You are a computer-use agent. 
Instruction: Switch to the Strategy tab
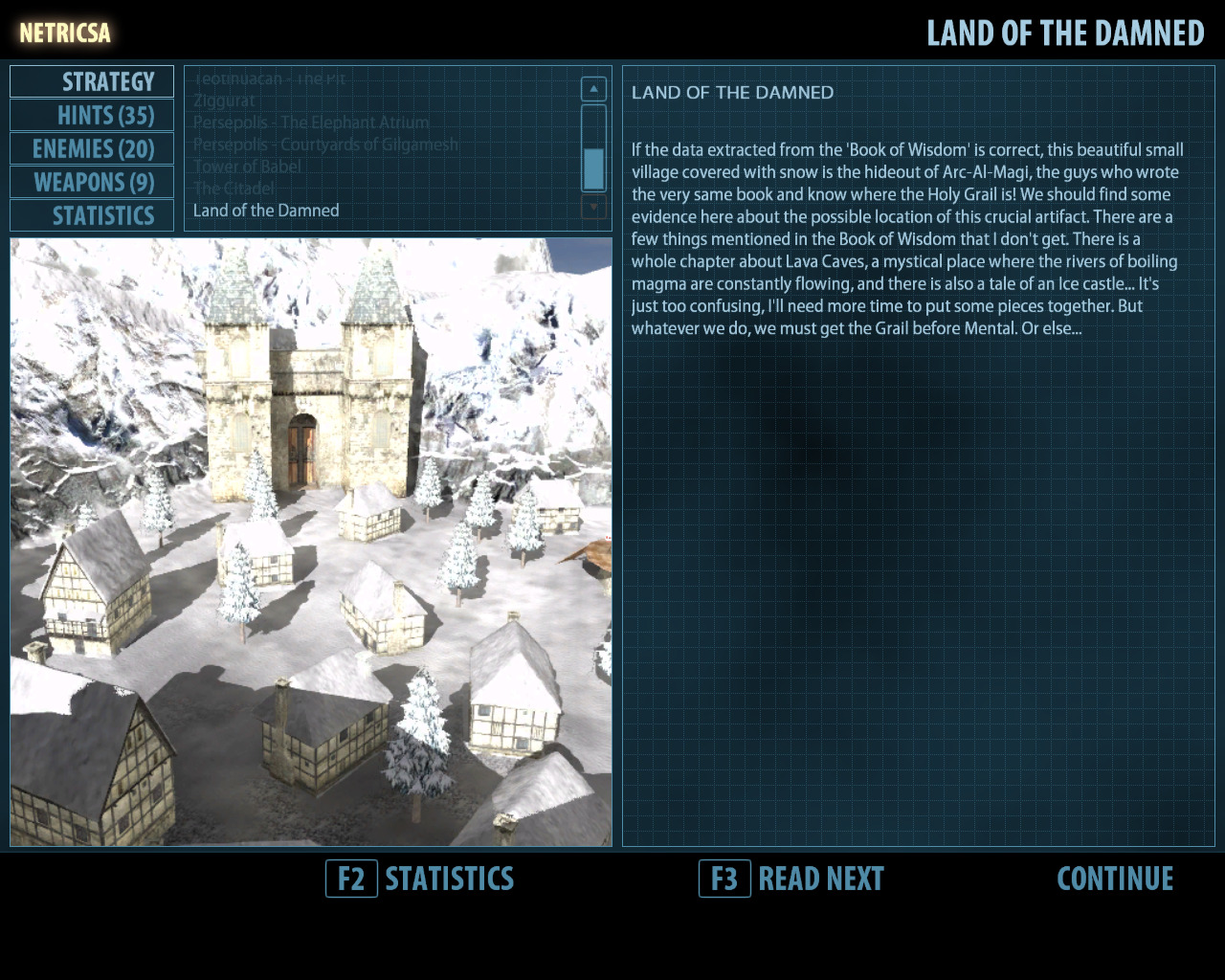(93, 81)
